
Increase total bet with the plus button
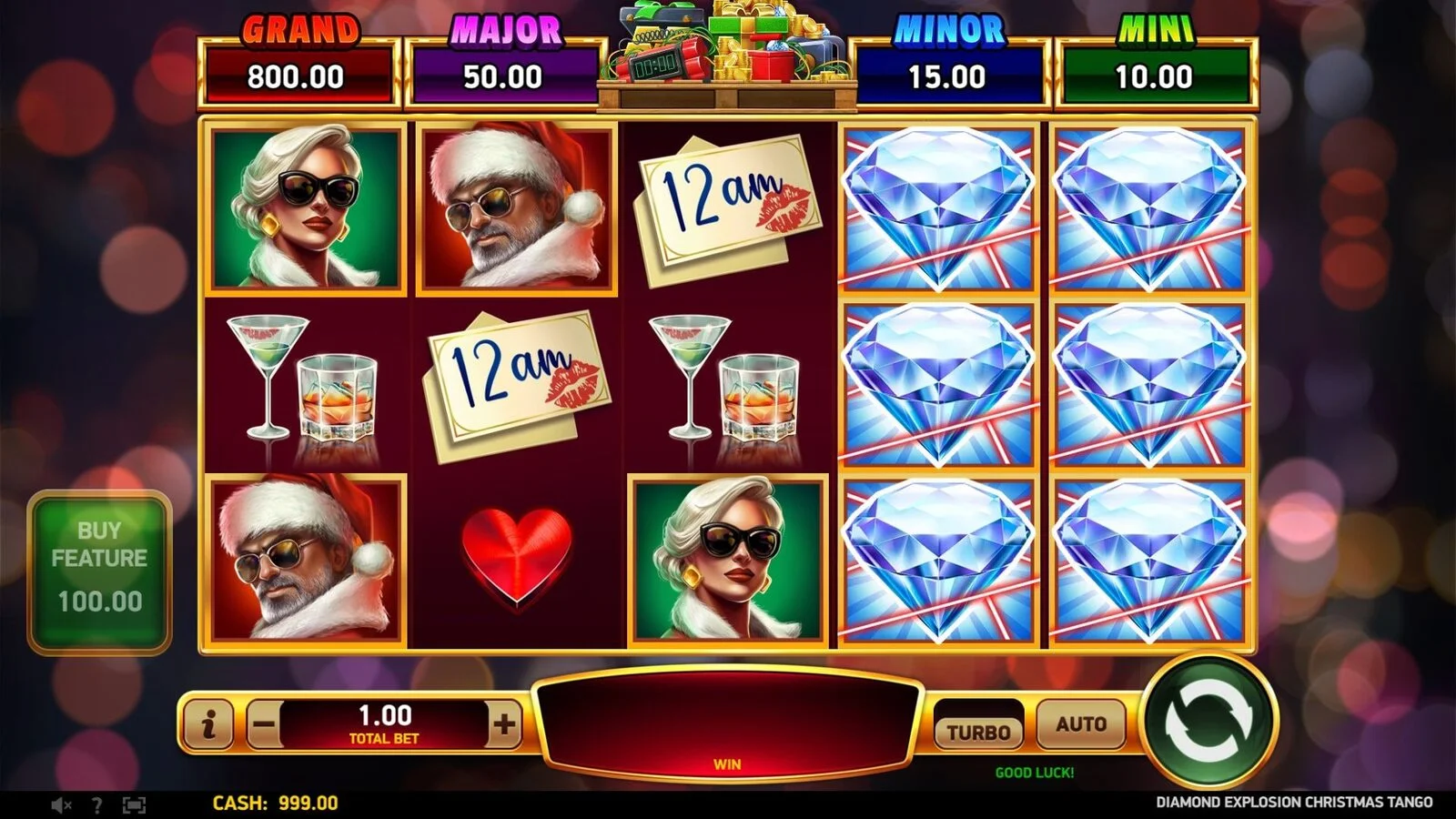click(504, 725)
